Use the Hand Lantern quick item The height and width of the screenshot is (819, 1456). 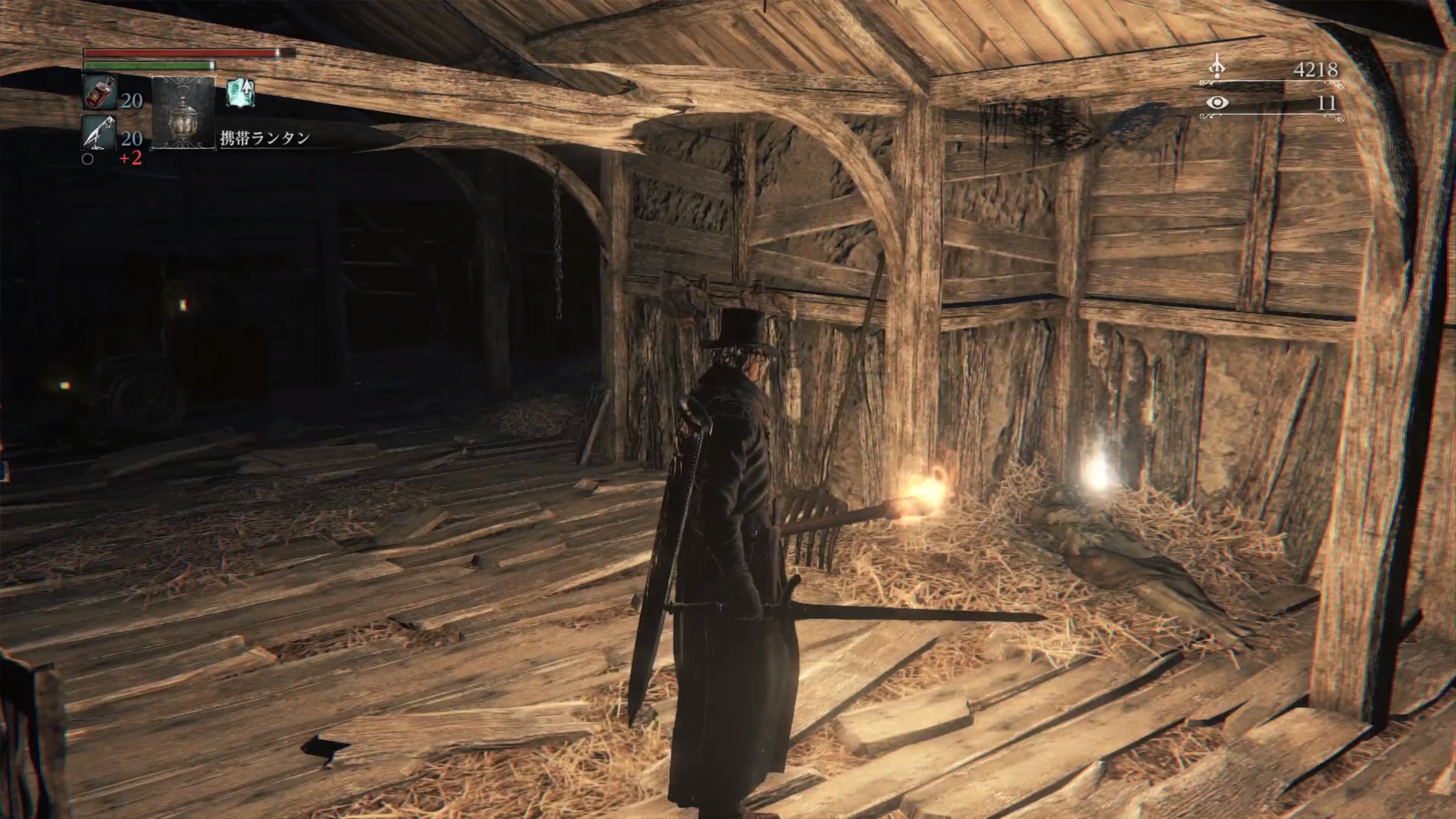click(184, 112)
